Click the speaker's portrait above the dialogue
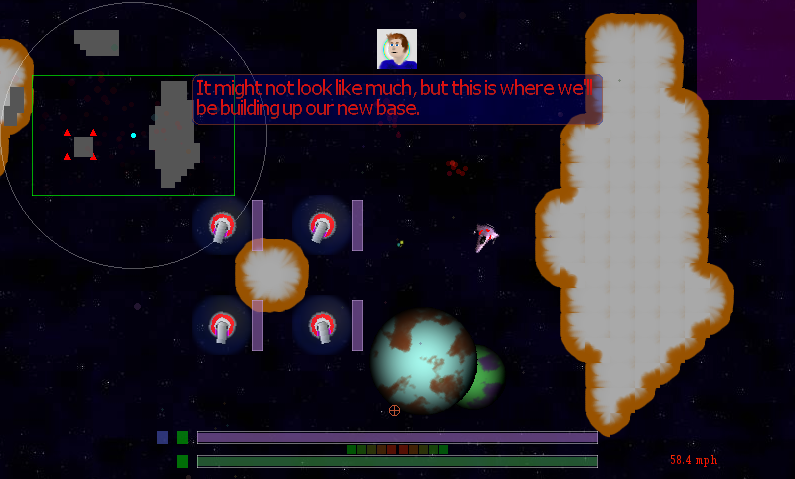This screenshot has height=479, width=795. 396,49
